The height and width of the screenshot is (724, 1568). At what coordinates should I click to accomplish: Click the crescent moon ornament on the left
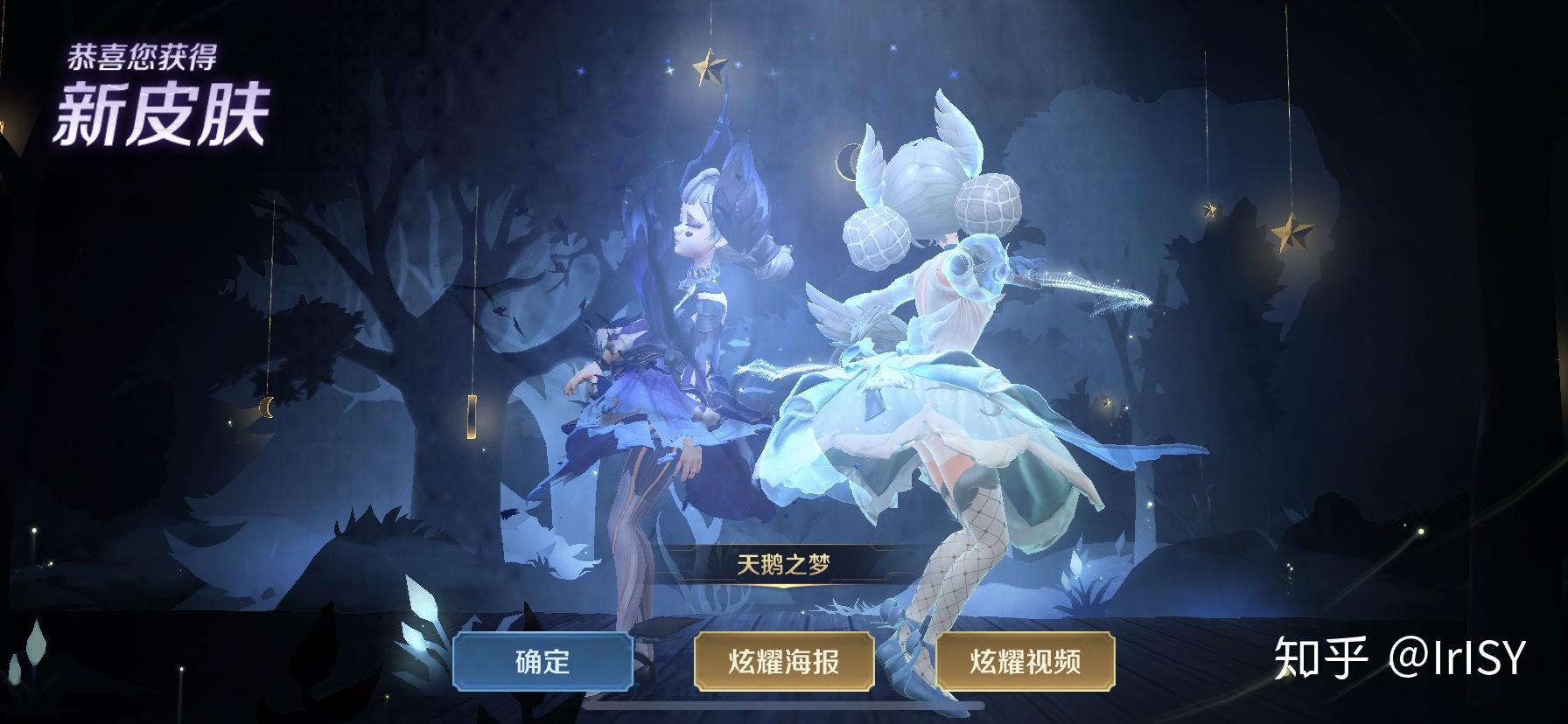267,406
